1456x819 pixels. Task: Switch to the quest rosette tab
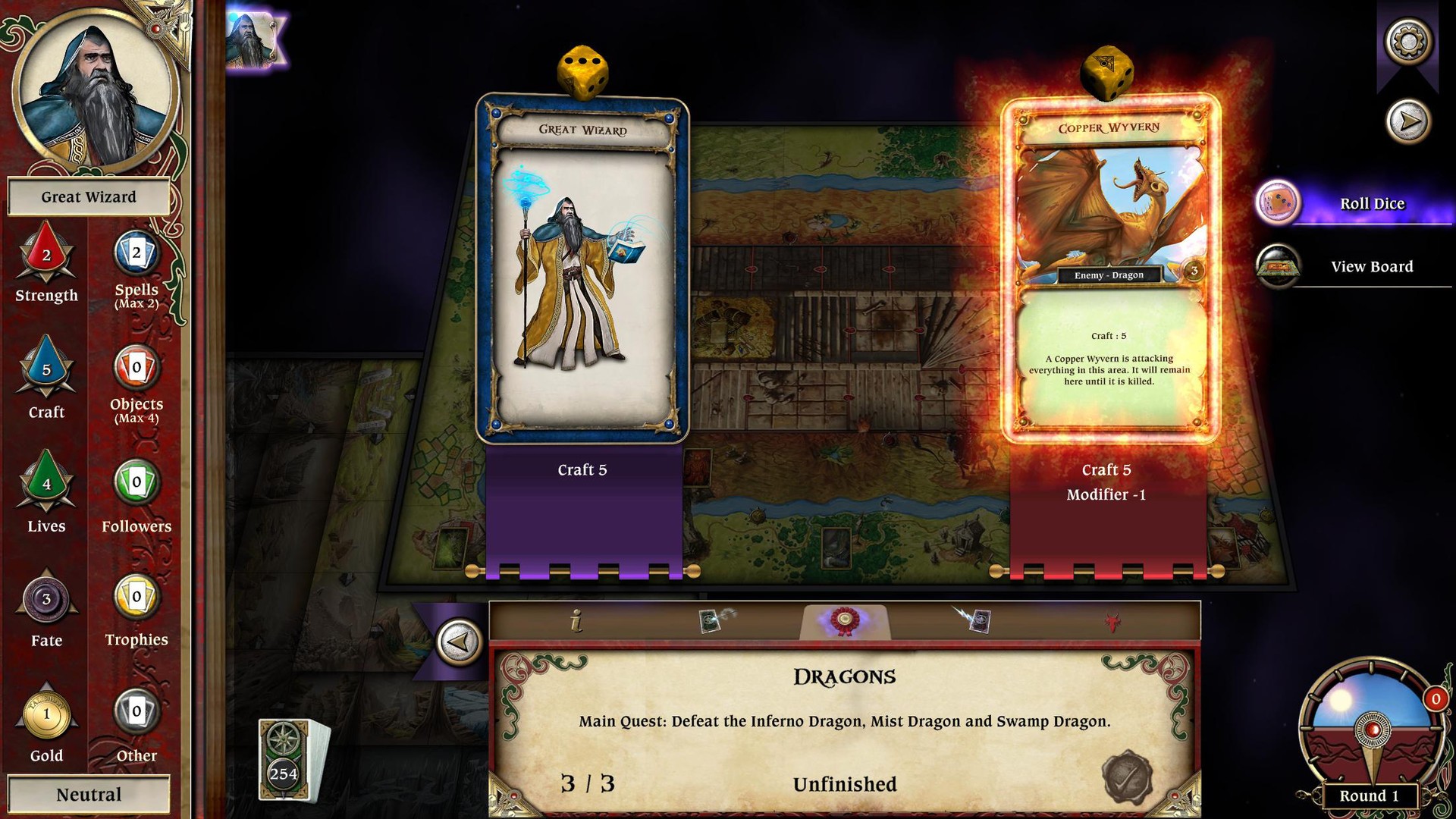(x=845, y=620)
